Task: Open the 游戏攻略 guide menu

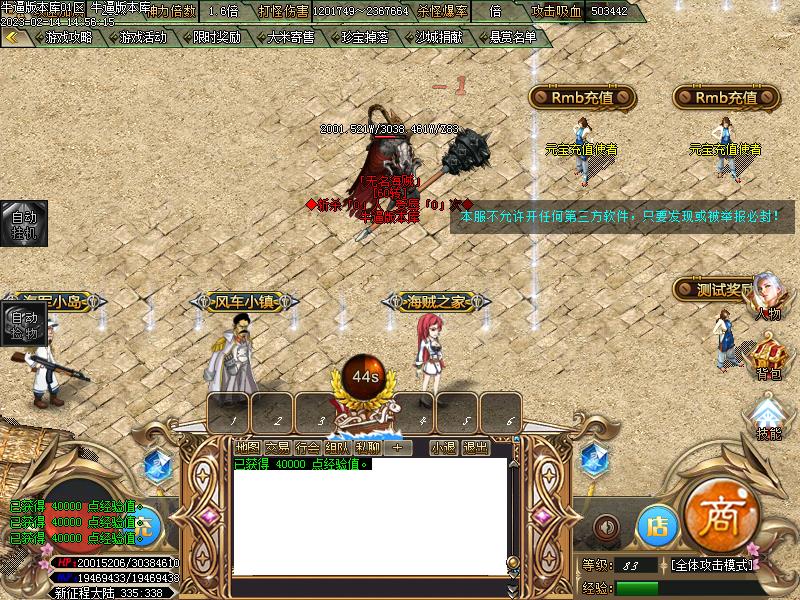Action: (67, 37)
